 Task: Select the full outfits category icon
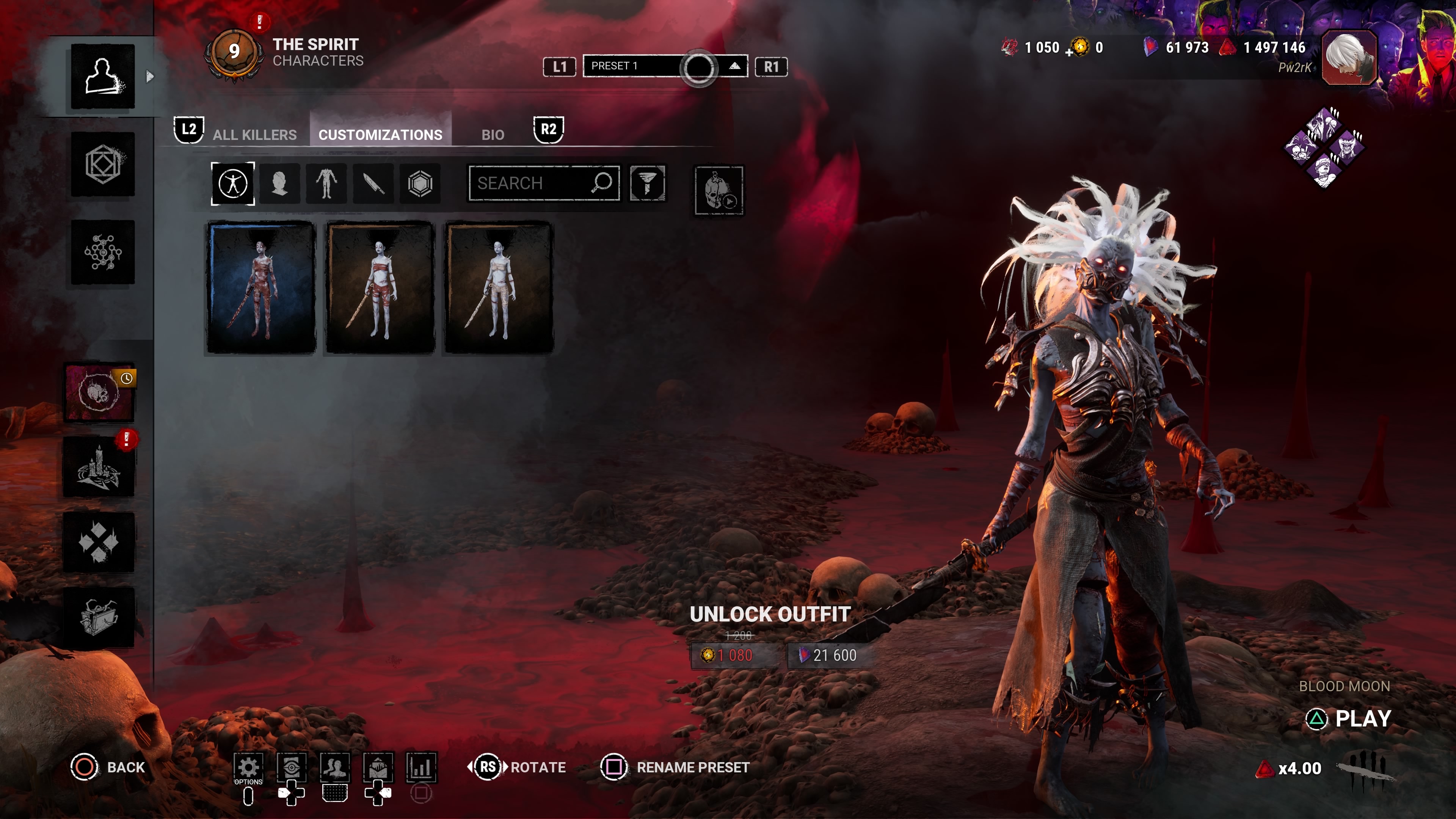233,183
